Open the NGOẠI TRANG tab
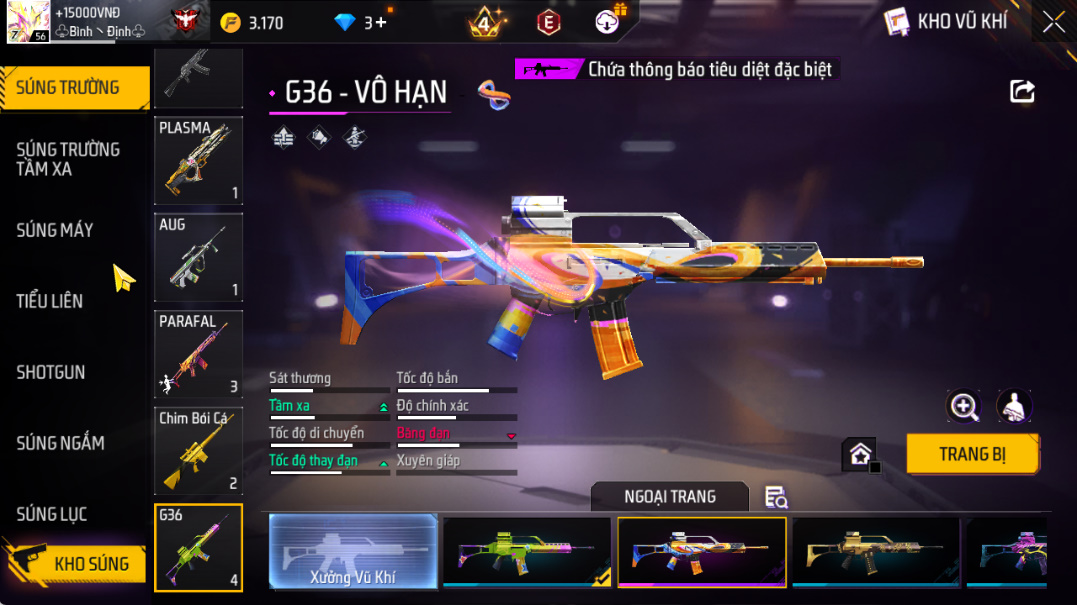The image size is (1077, 605). click(669, 497)
